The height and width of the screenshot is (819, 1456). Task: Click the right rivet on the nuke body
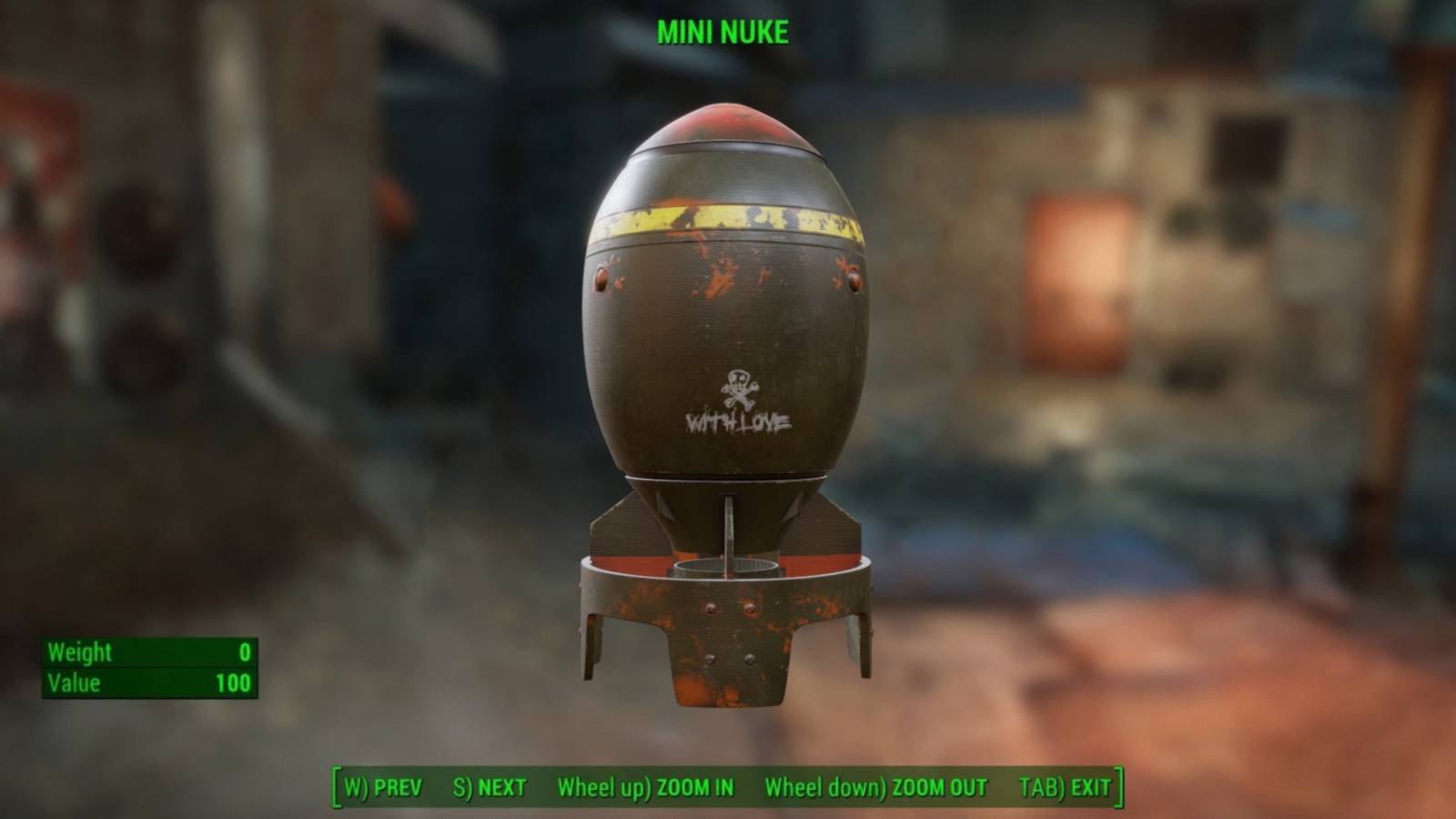click(x=854, y=280)
